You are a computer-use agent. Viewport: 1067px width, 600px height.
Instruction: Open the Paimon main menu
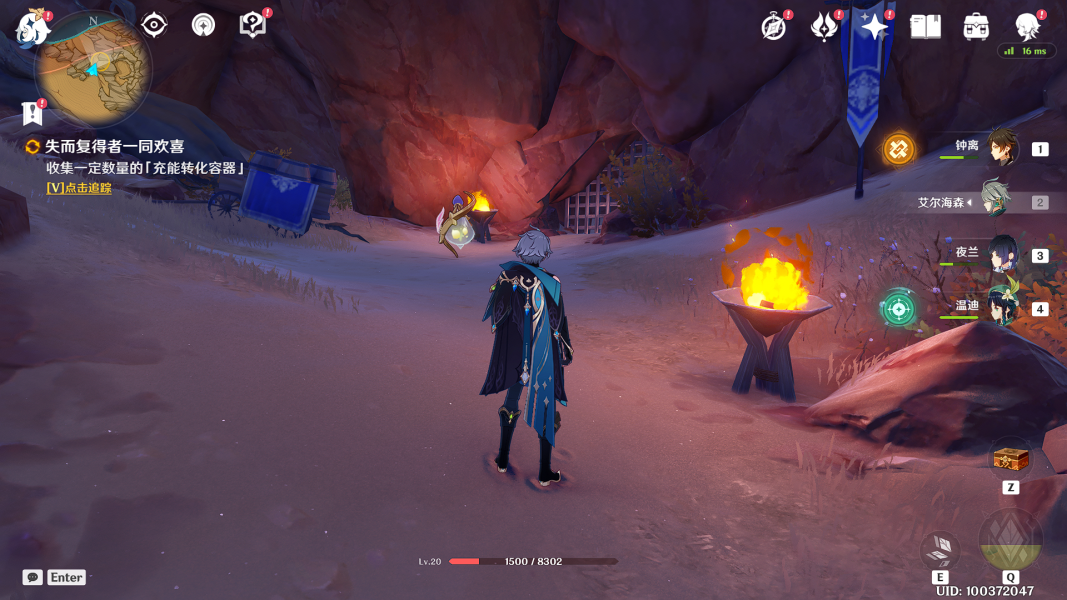32,27
